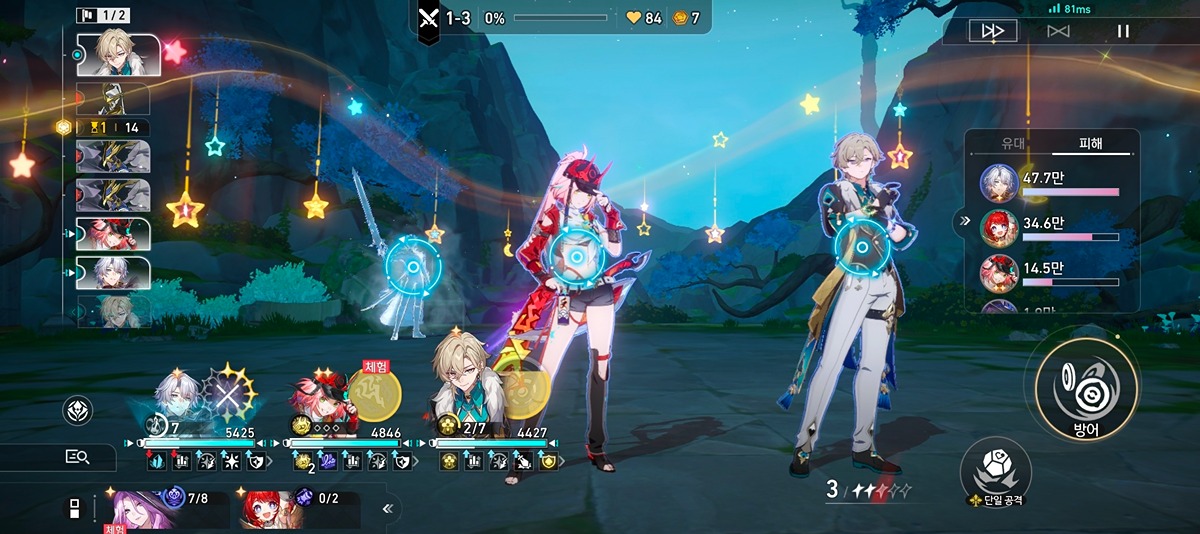Use the 단일 공격 single attack skill

[x=995, y=469]
